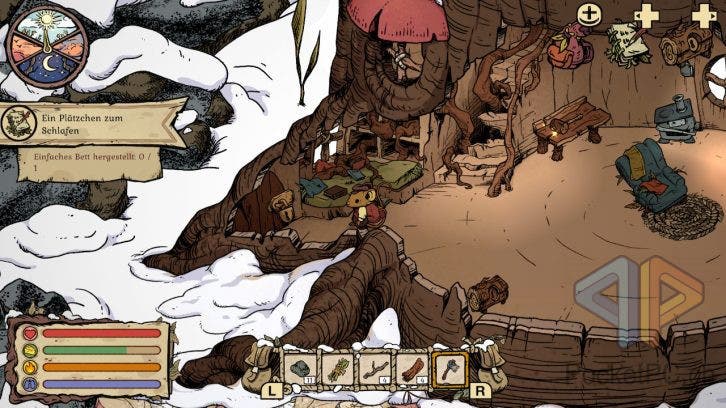Equip the stone axe hotbar slot
The height and width of the screenshot is (408, 726).
(450, 369)
